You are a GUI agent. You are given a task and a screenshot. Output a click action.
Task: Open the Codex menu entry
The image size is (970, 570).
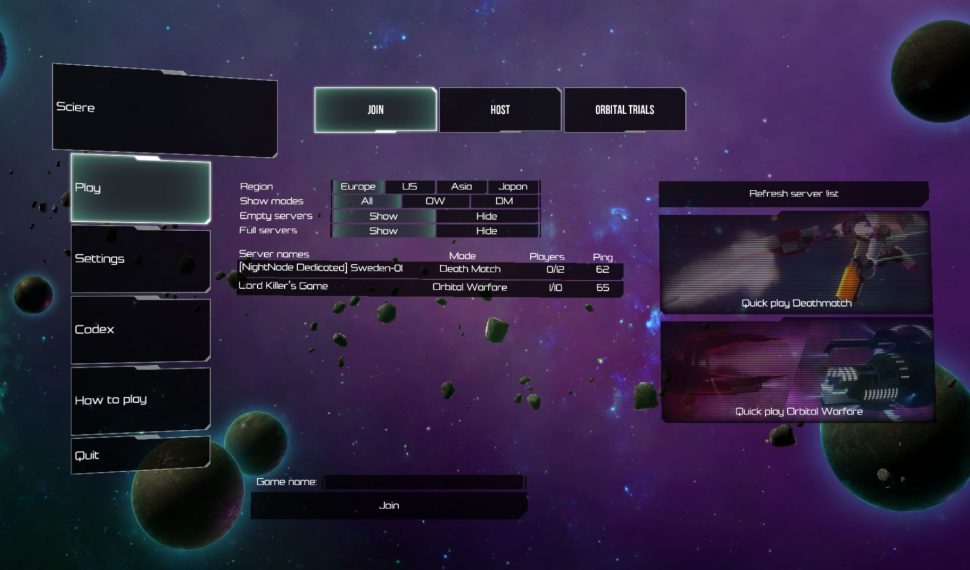click(x=140, y=329)
